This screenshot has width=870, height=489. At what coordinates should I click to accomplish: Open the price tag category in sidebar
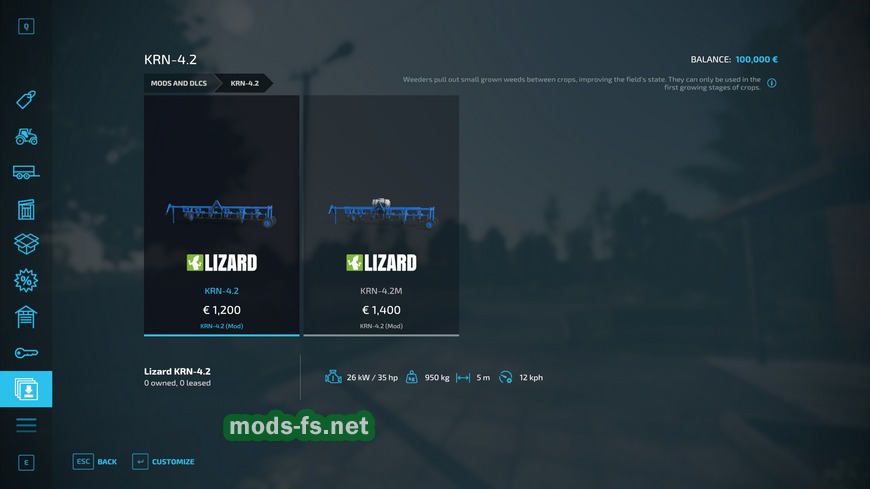26,100
